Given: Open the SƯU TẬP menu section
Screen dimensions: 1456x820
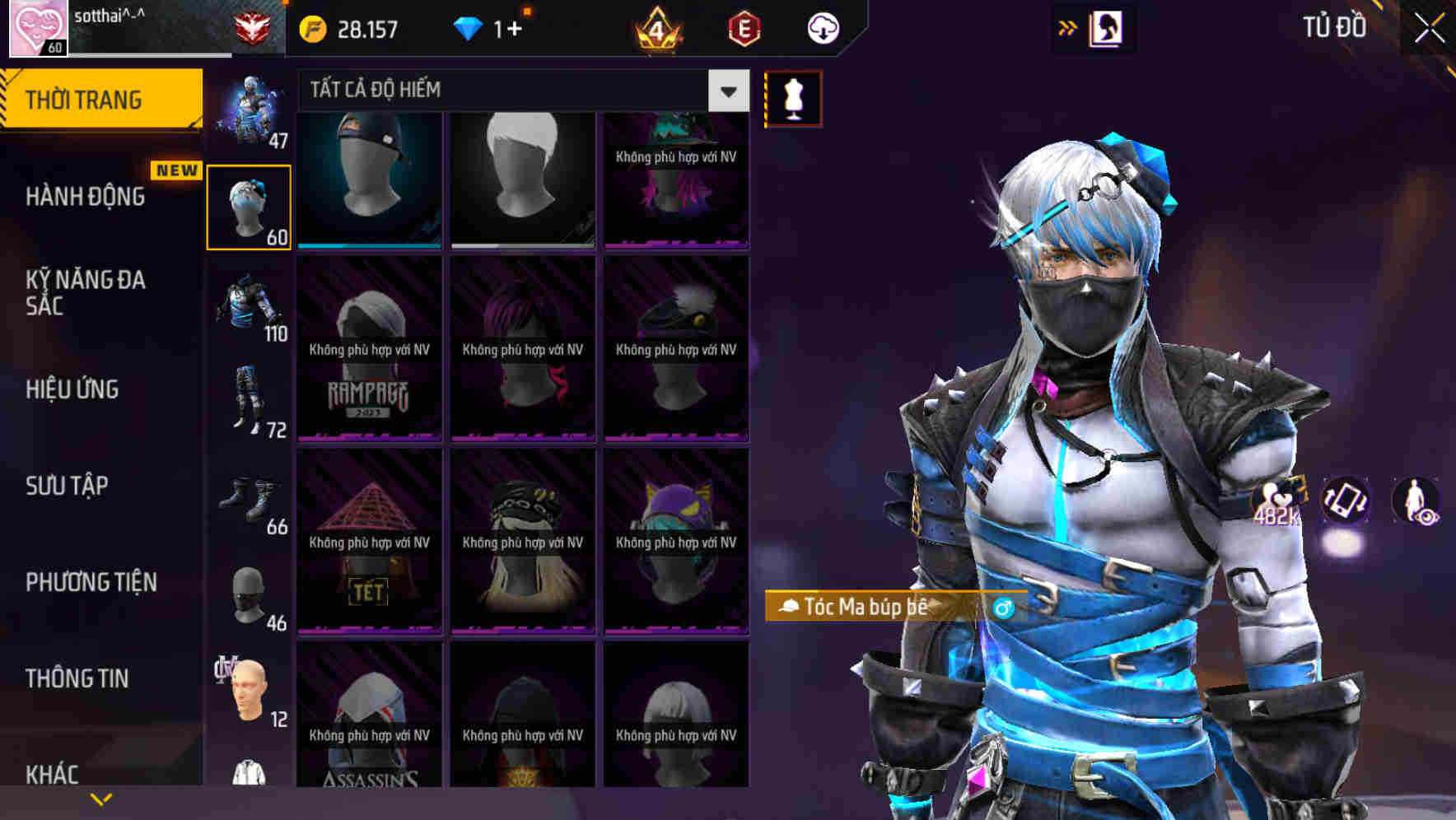Looking at the screenshot, I should click(66, 486).
